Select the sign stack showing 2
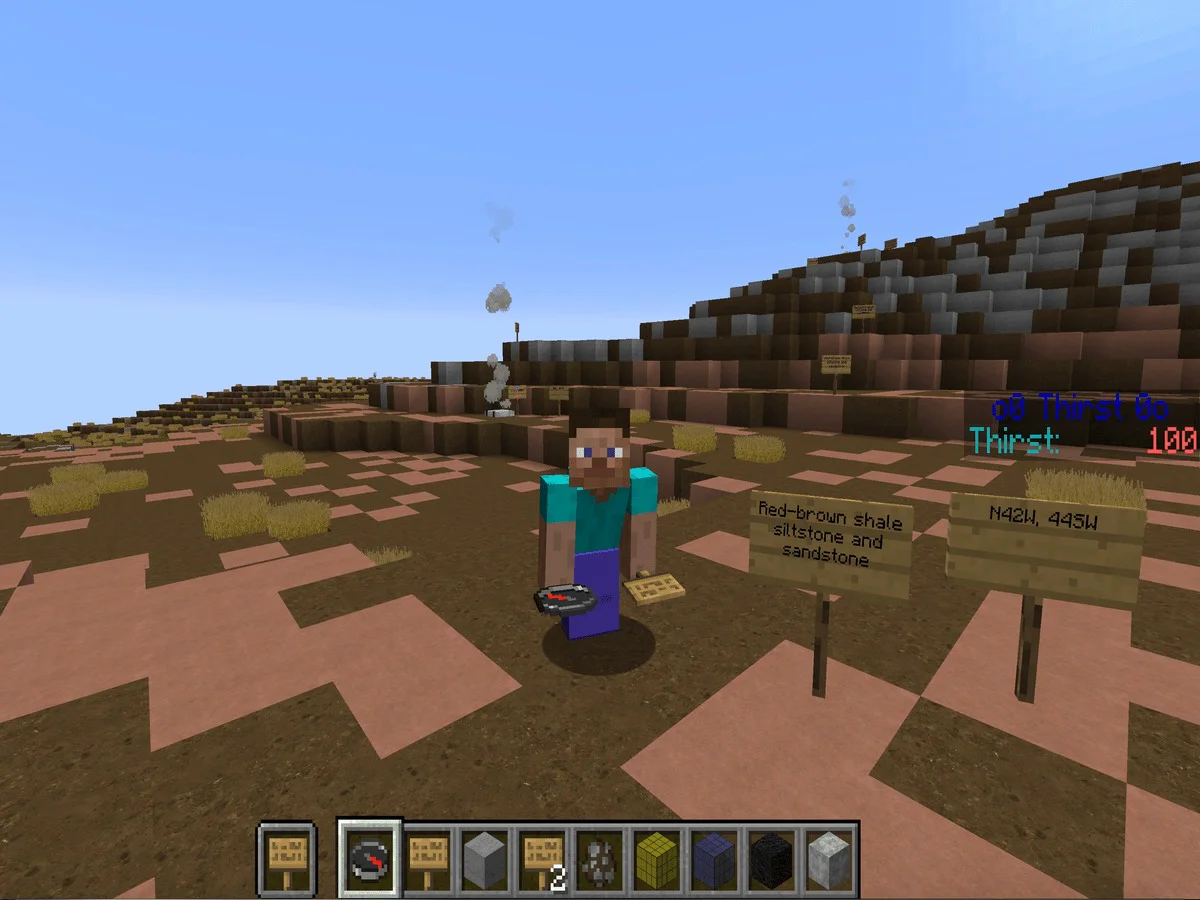Image resolution: width=1200 pixels, height=900 pixels. [543, 859]
